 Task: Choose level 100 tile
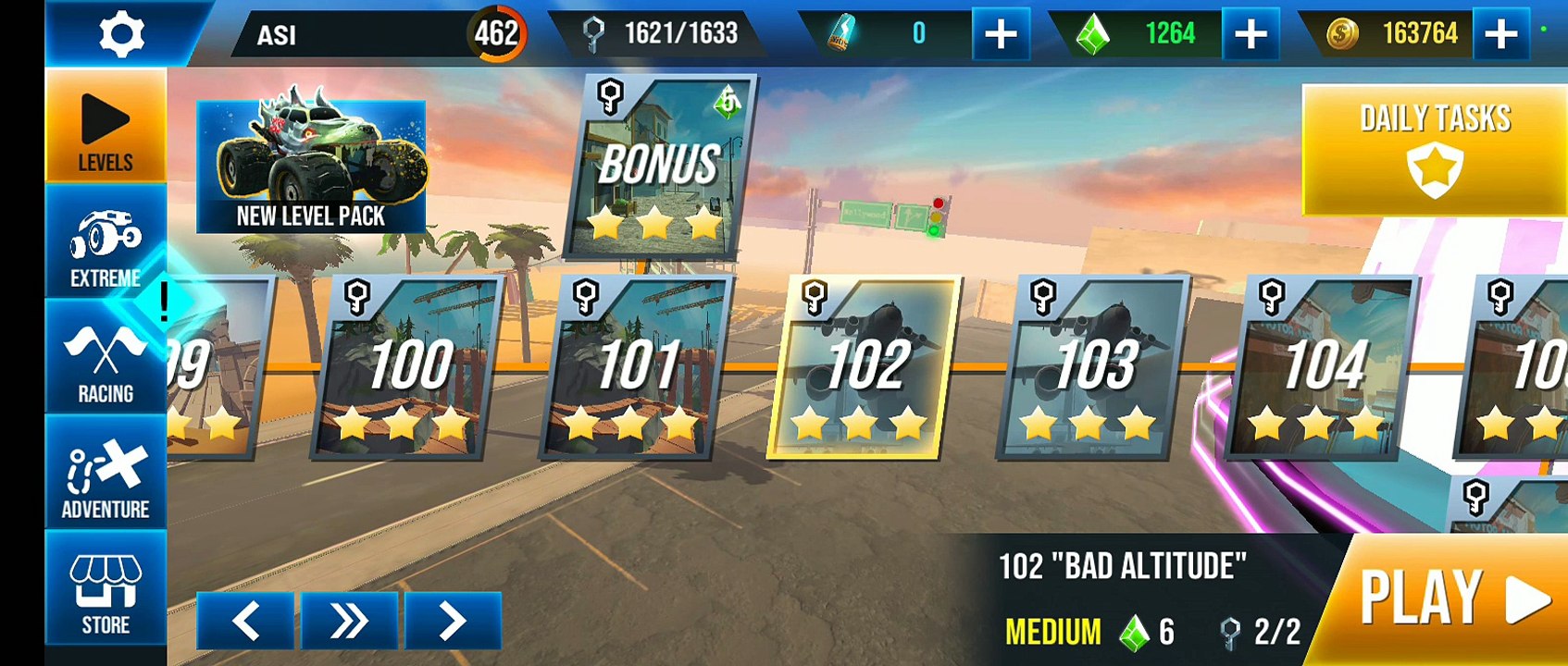point(408,367)
